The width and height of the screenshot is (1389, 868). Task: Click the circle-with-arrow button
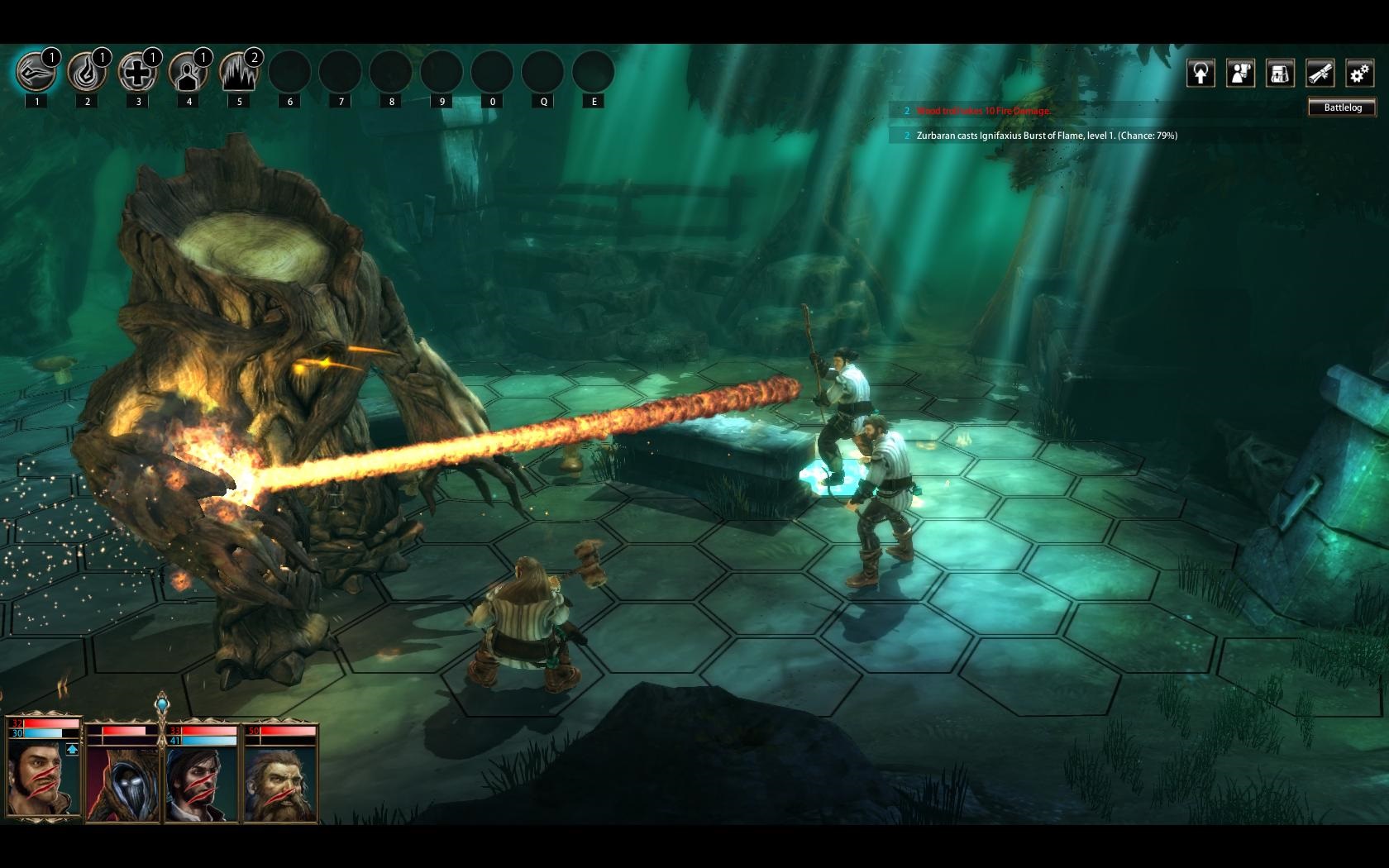[x=1200, y=74]
